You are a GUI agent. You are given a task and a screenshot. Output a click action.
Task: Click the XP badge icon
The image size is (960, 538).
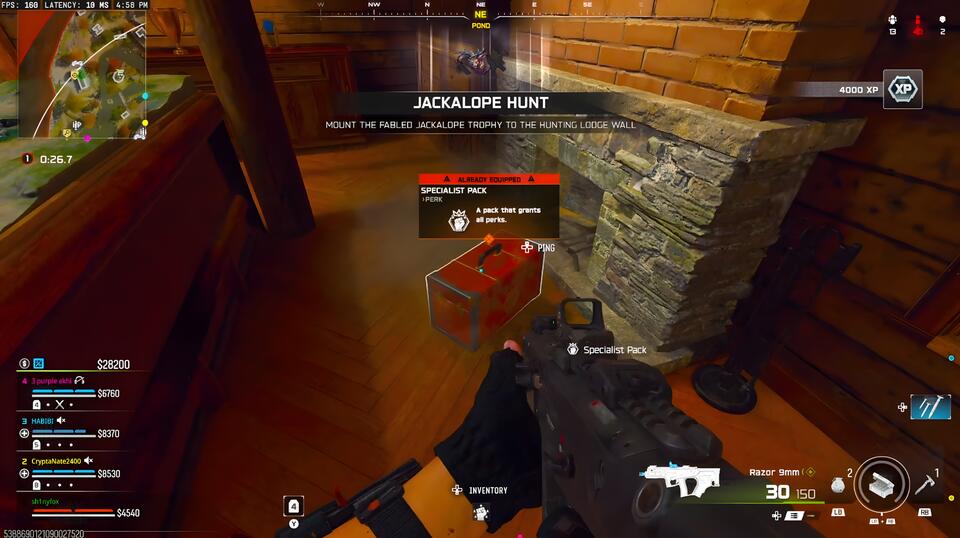[x=903, y=89]
